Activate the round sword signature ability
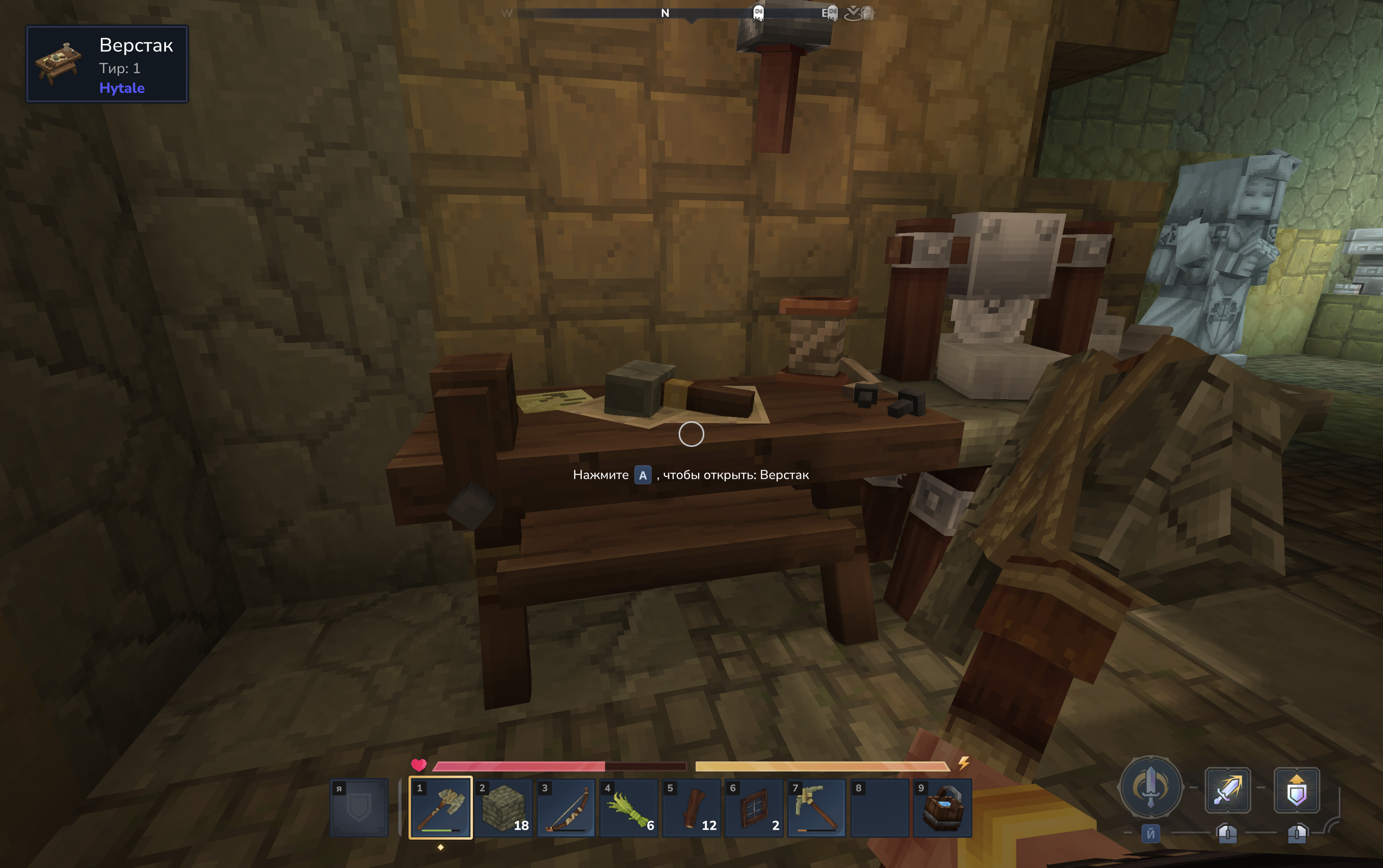The image size is (1383, 868). click(1151, 787)
